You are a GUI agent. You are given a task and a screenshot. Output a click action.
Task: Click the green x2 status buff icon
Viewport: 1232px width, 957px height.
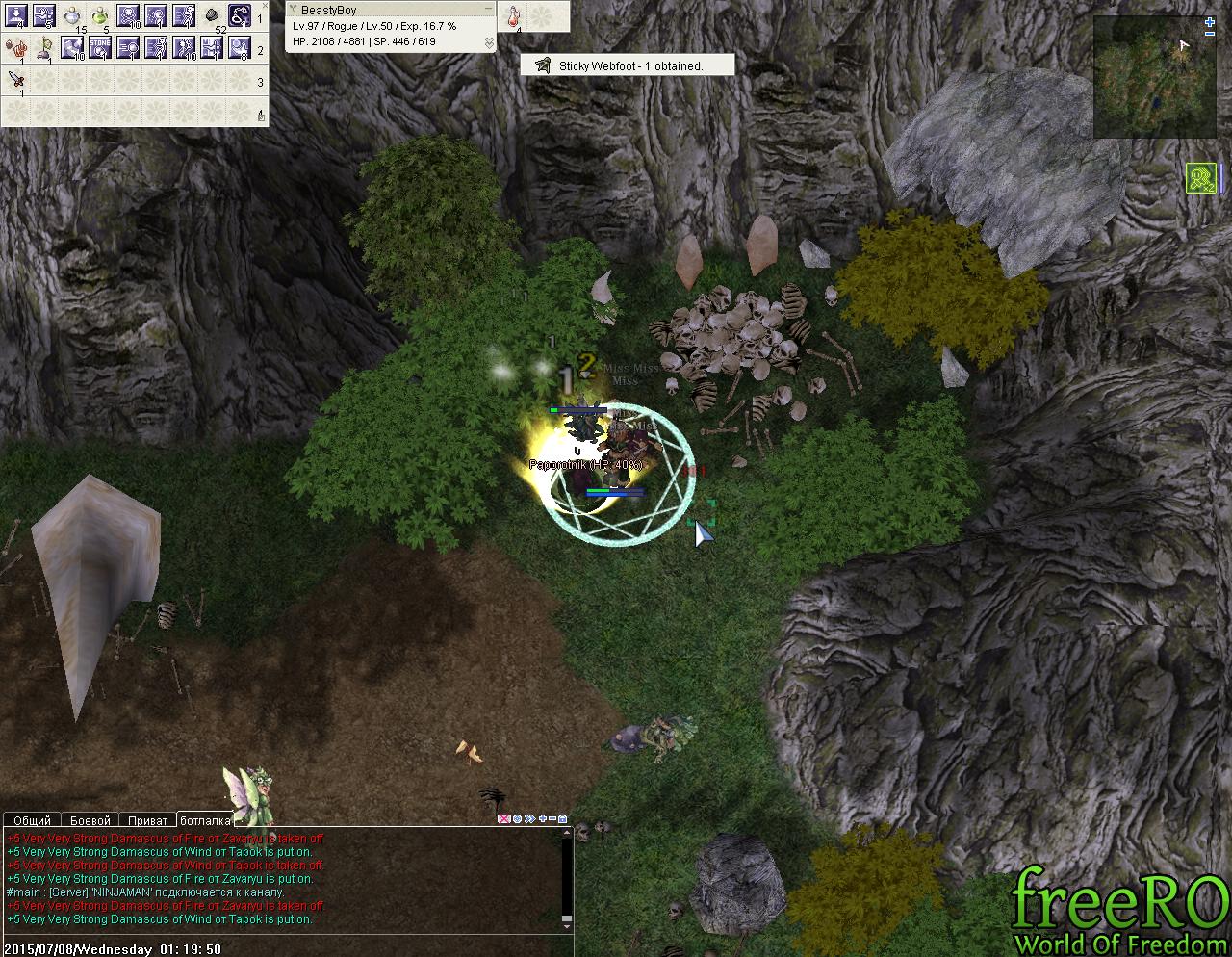(1200, 178)
